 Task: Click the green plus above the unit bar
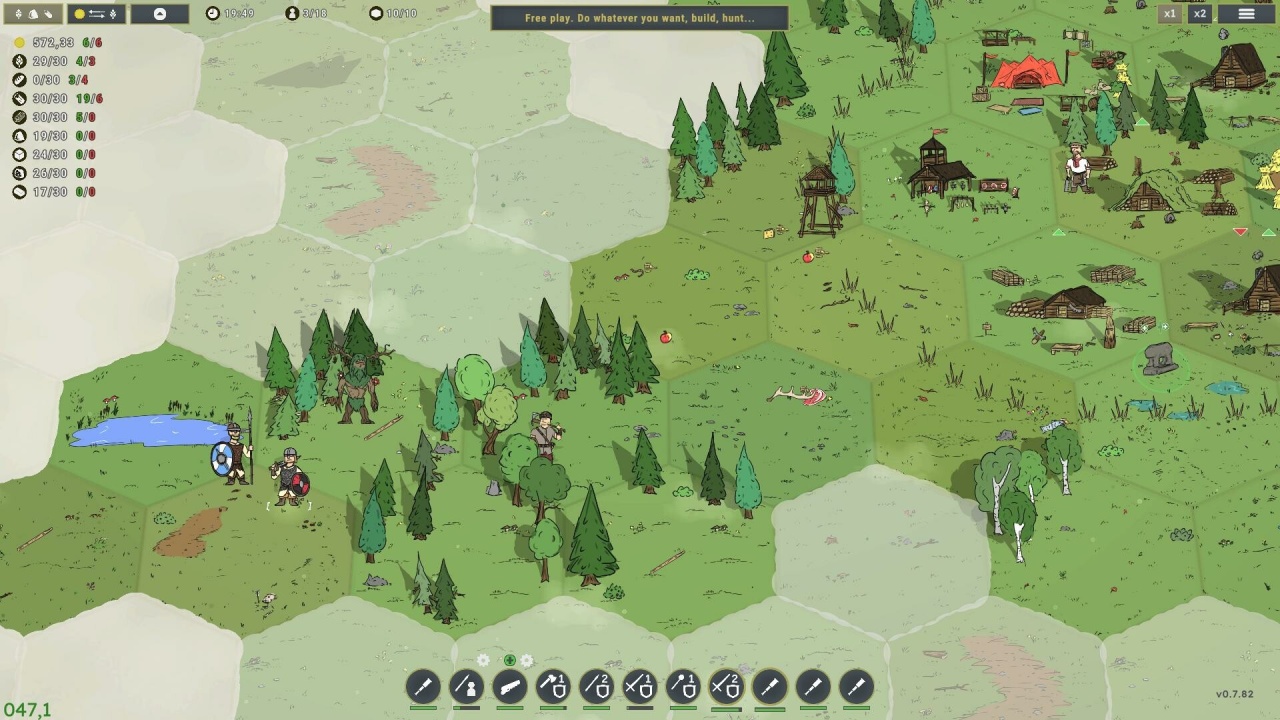click(510, 660)
